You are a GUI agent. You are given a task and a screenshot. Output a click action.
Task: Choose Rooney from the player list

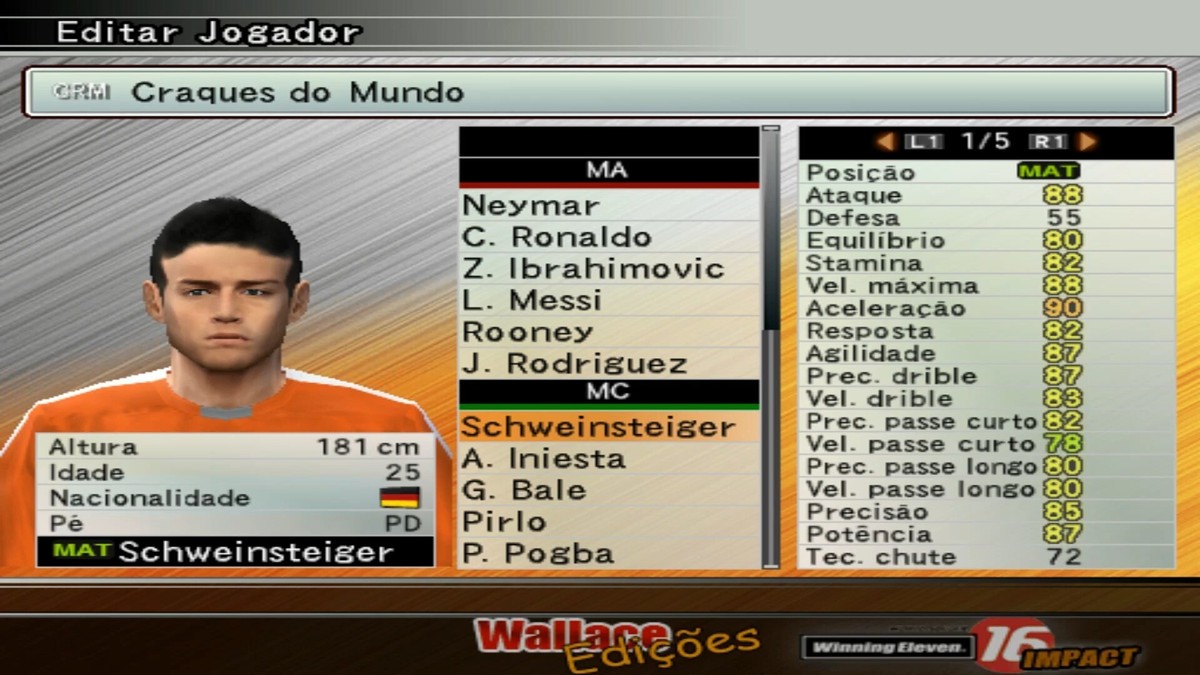tap(608, 332)
